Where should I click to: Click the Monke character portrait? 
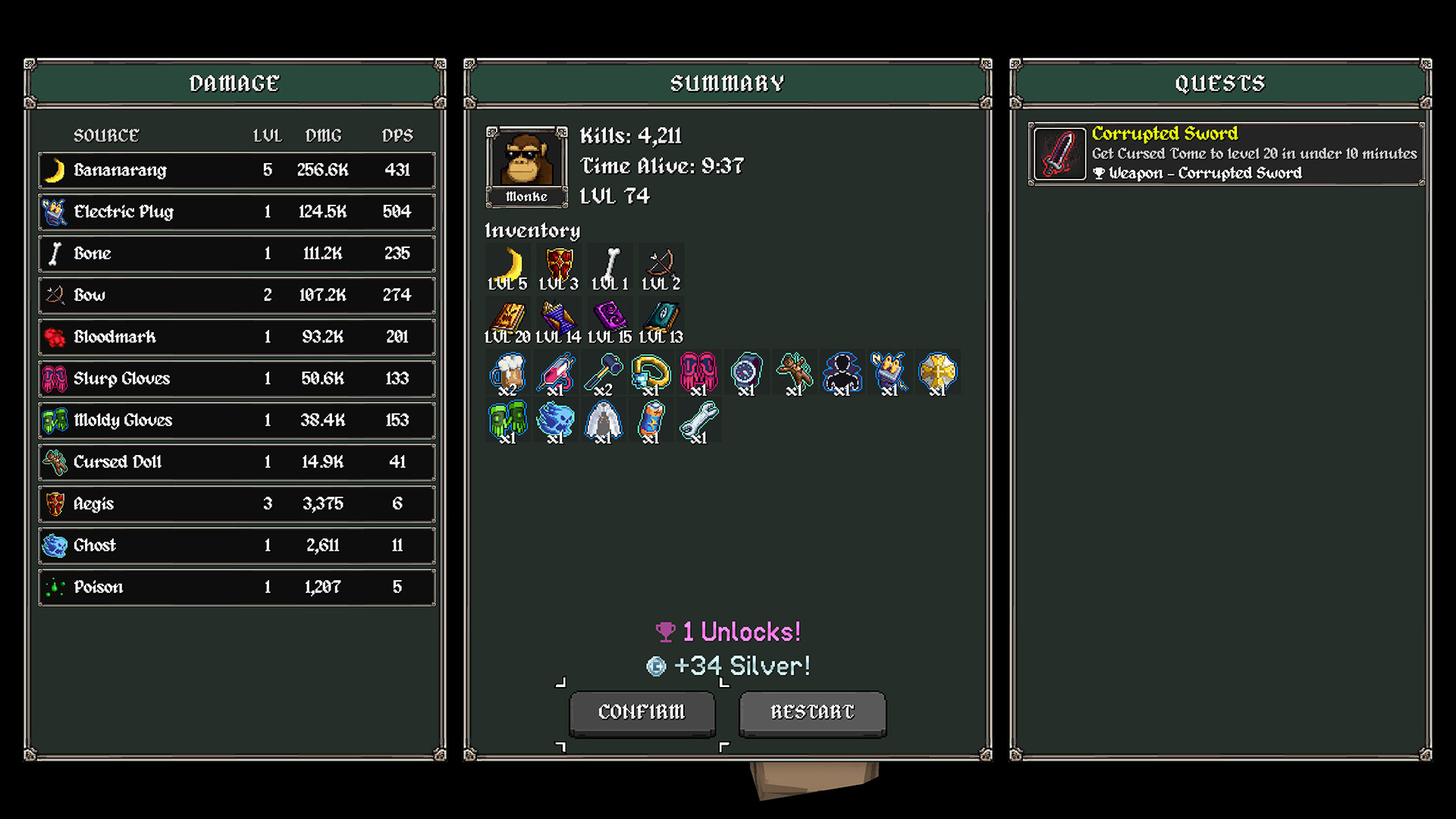[x=526, y=161]
